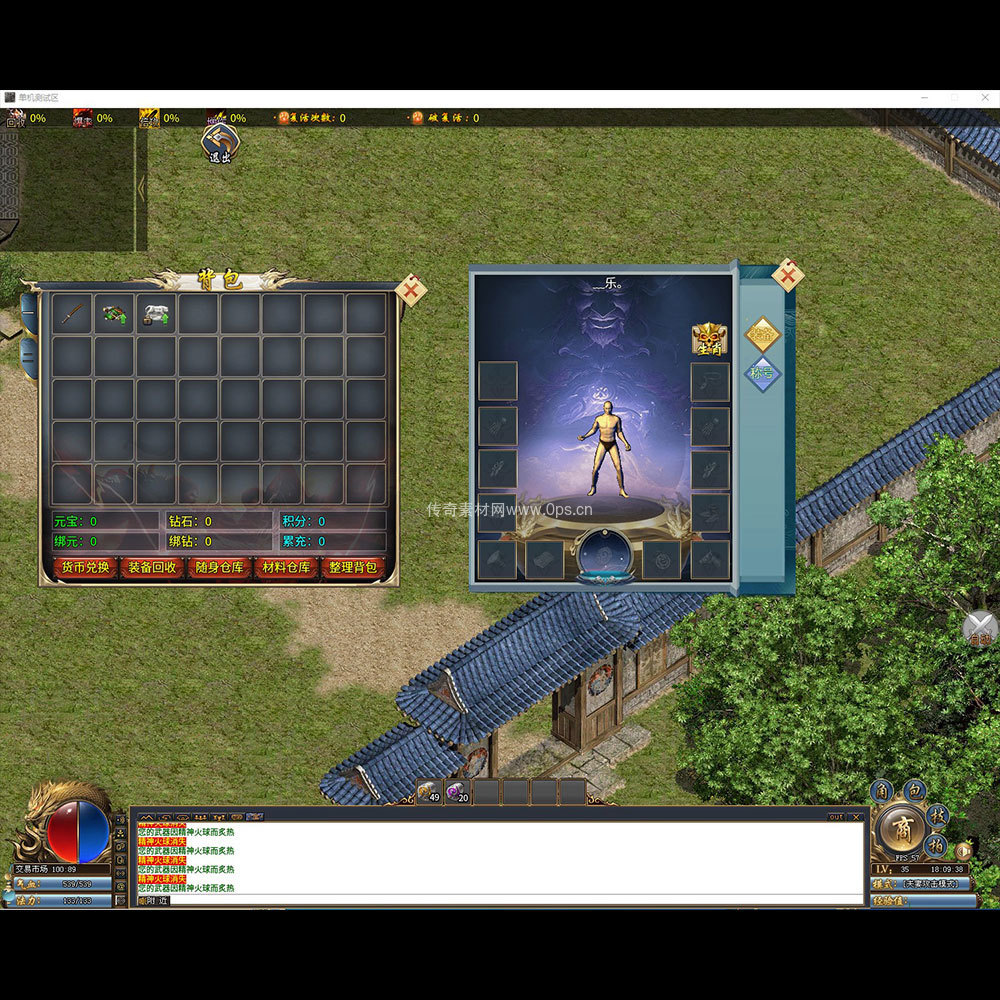
Task: Open the 商 shop button
Action: [902, 831]
